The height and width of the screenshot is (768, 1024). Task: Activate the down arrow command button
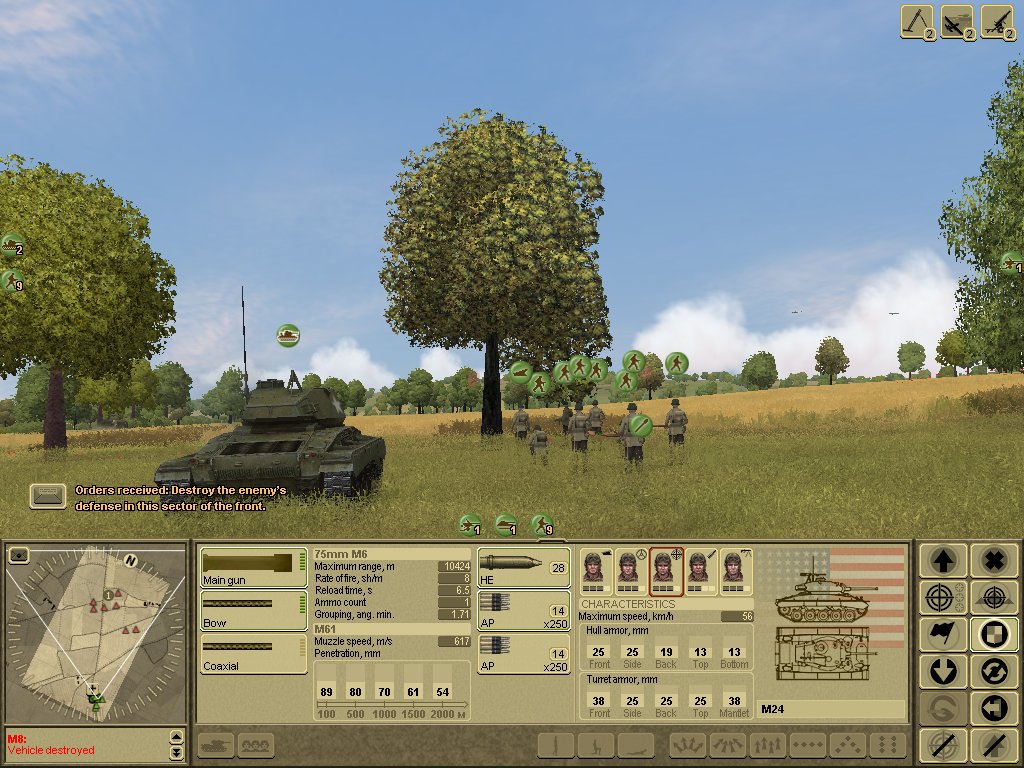pos(943,671)
